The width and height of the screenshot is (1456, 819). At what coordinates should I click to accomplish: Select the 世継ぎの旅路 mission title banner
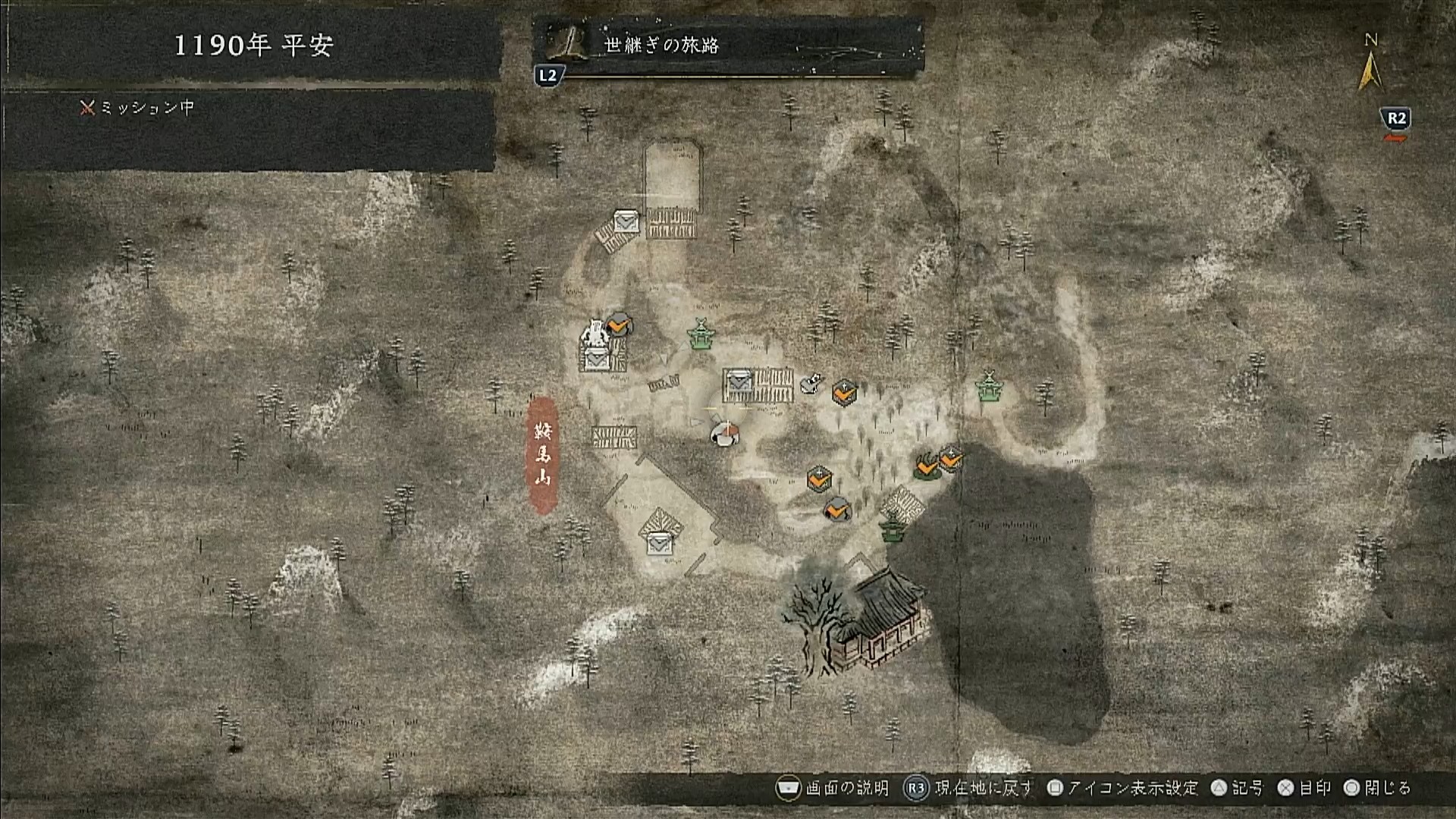pyautogui.click(x=728, y=45)
